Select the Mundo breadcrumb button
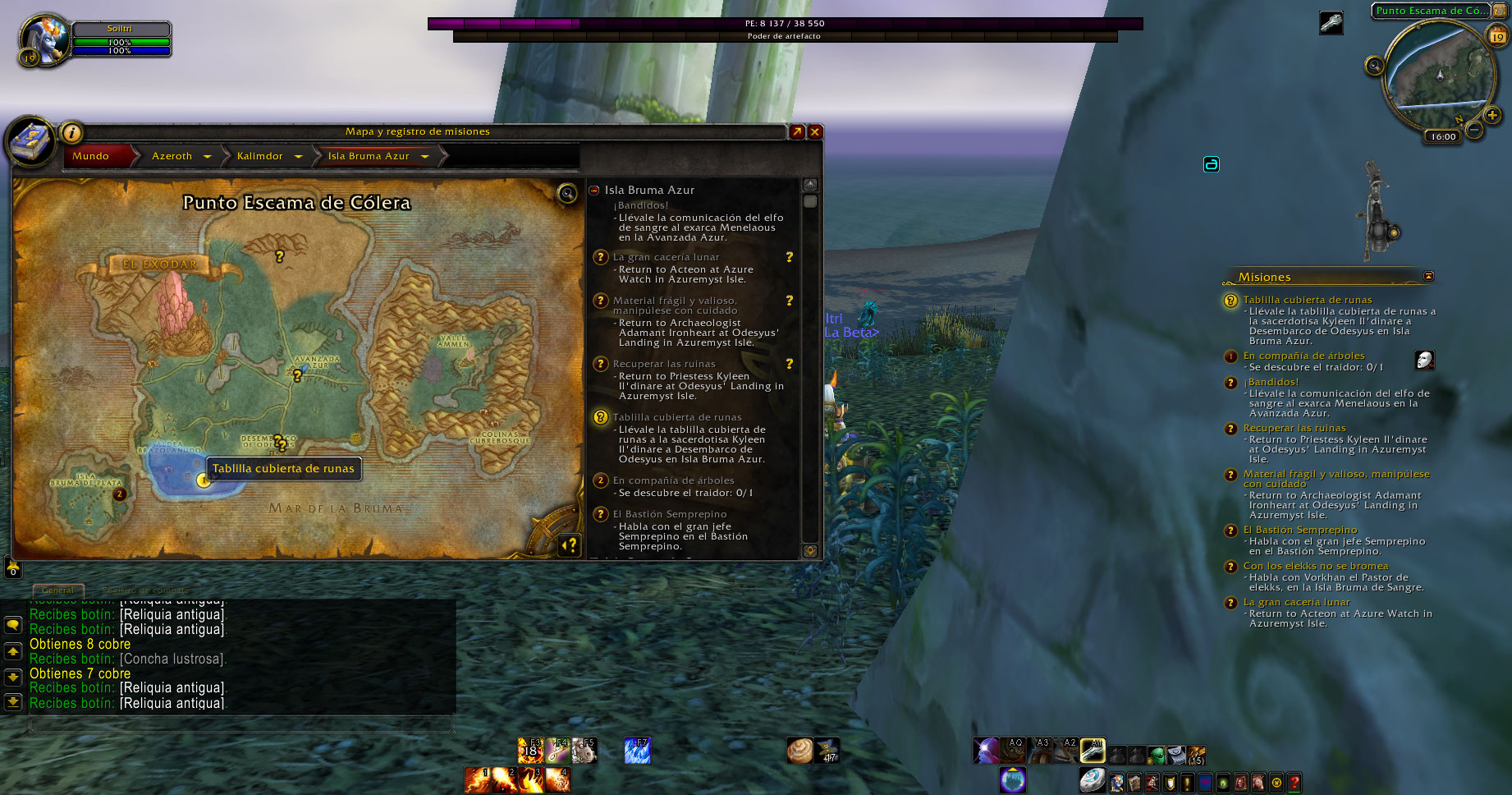This screenshot has width=1512, height=795. click(x=90, y=156)
